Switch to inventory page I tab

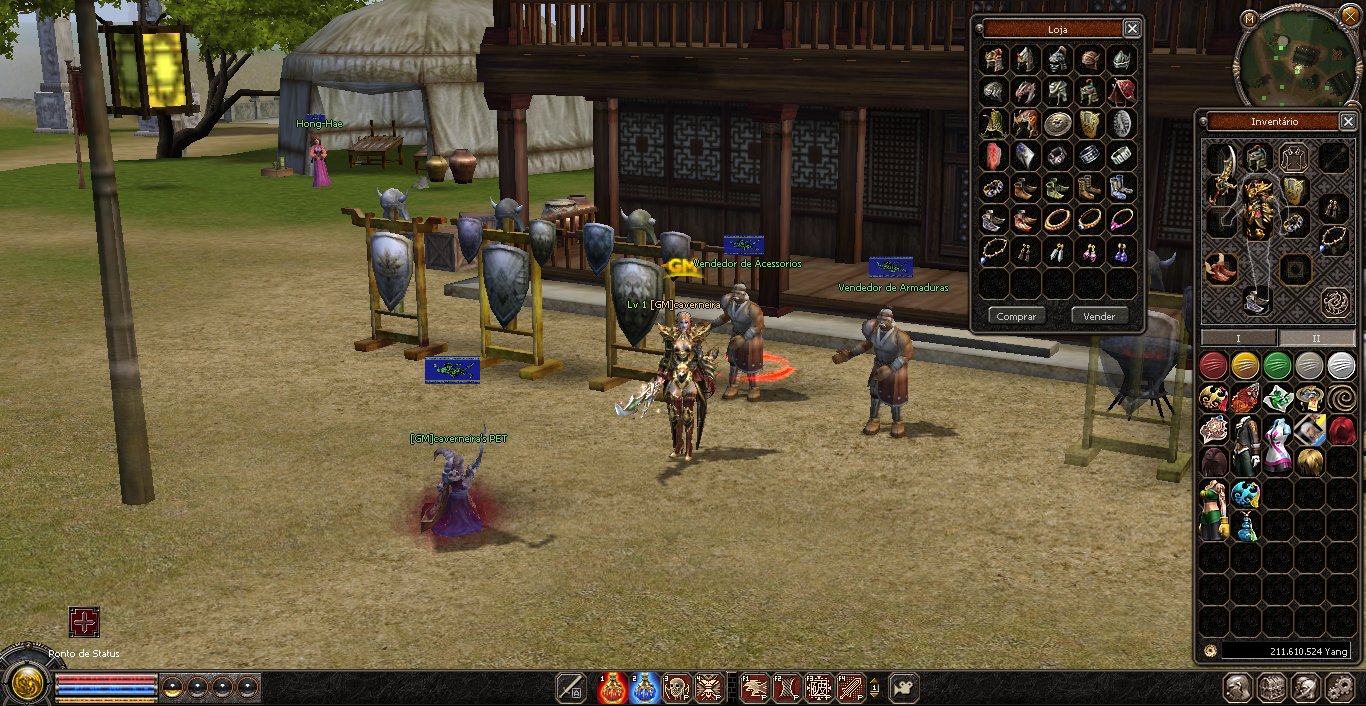click(x=1238, y=338)
